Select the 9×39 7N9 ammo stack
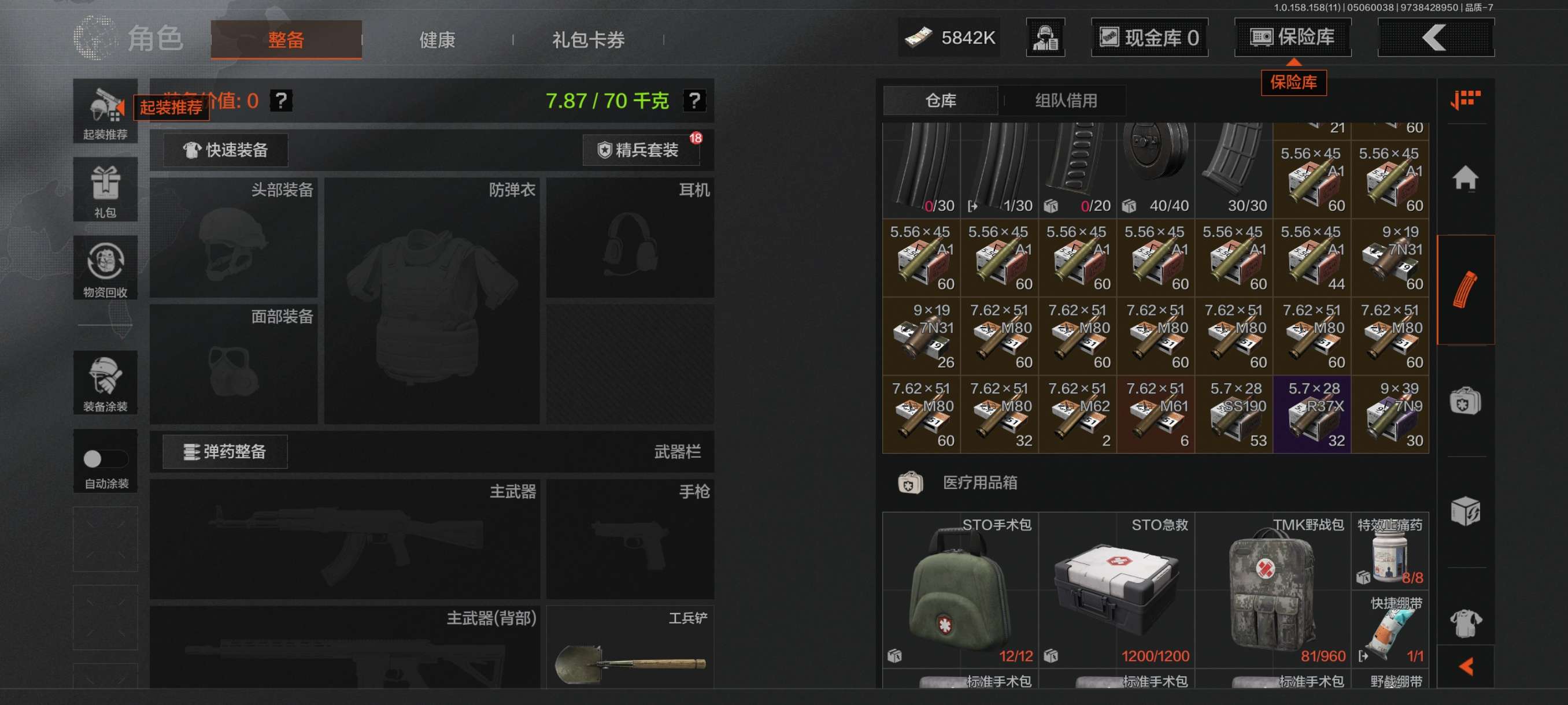The width and height of the screenshot is (1568, 705). (x=1391, y=415)
